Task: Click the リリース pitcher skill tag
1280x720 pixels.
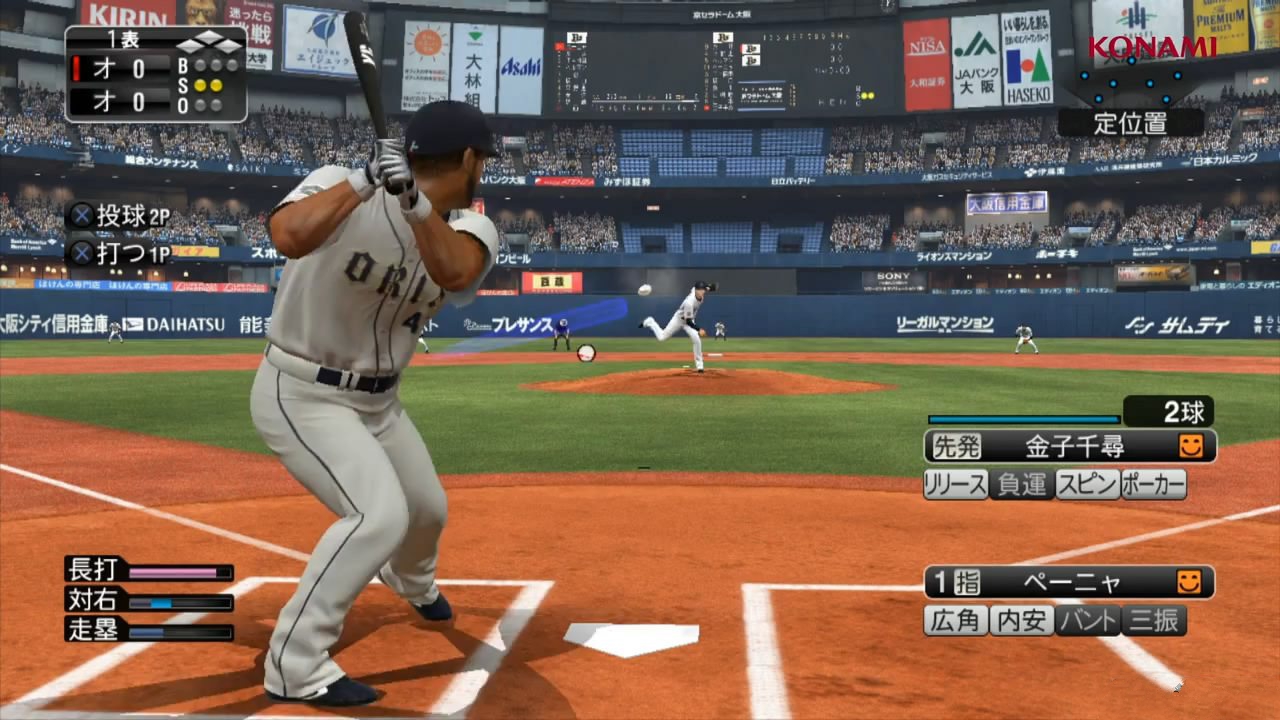Action: pos(956,485)
